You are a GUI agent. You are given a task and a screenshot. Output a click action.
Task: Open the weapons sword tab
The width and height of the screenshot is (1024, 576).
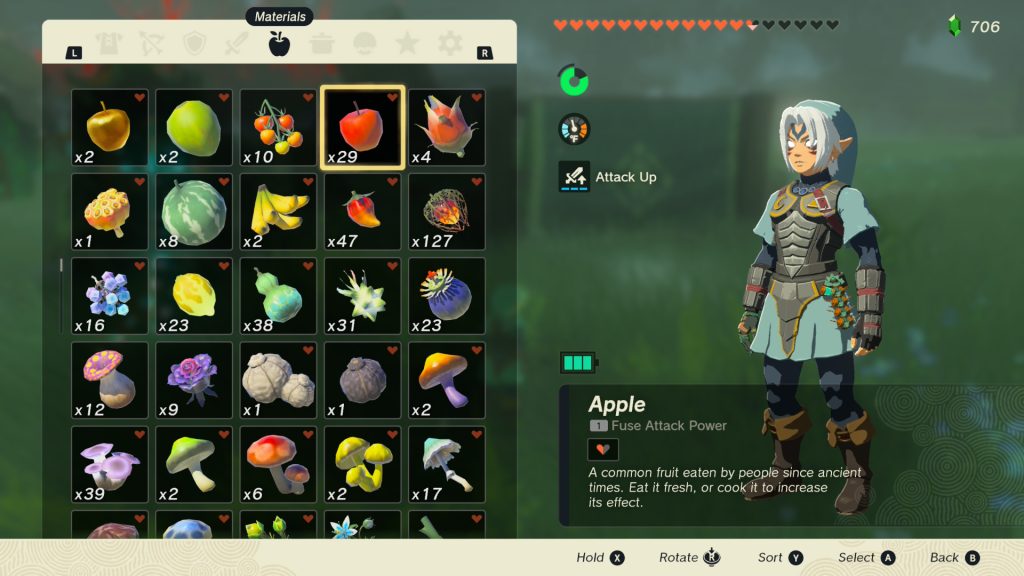[x=237, y=44]
